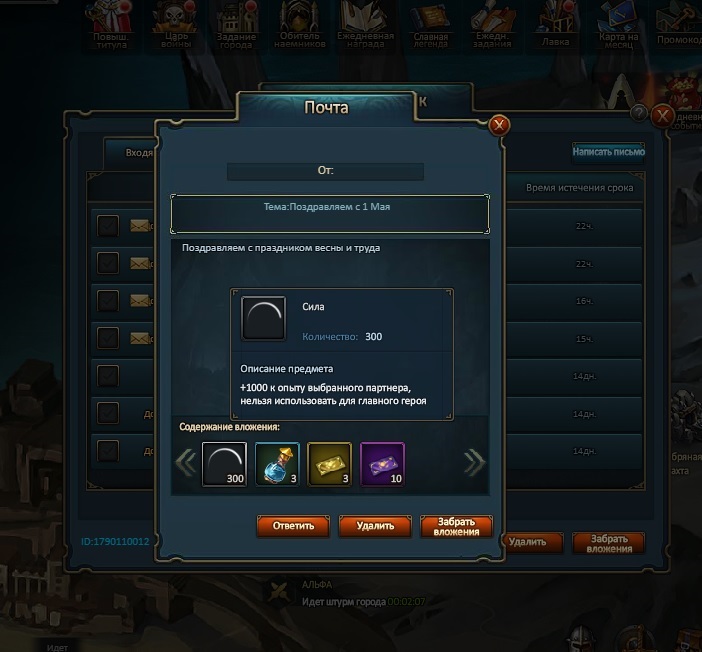Select the gold ticket attachment
The height and width of the screenshot is (652, 702).
click(x=329, y=465)
